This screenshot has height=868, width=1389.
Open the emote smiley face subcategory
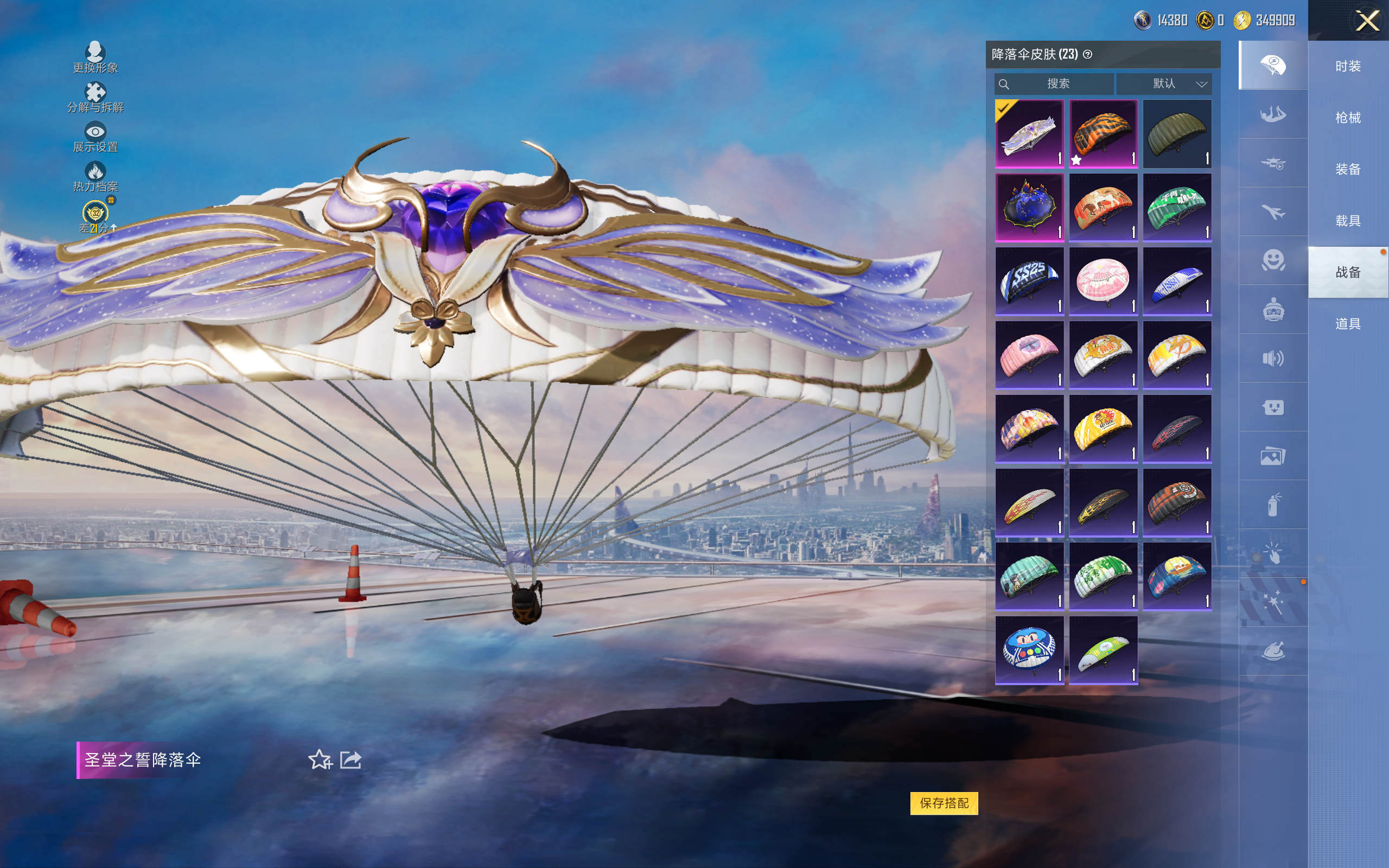pyautogui.click(x=1272, y=260)
